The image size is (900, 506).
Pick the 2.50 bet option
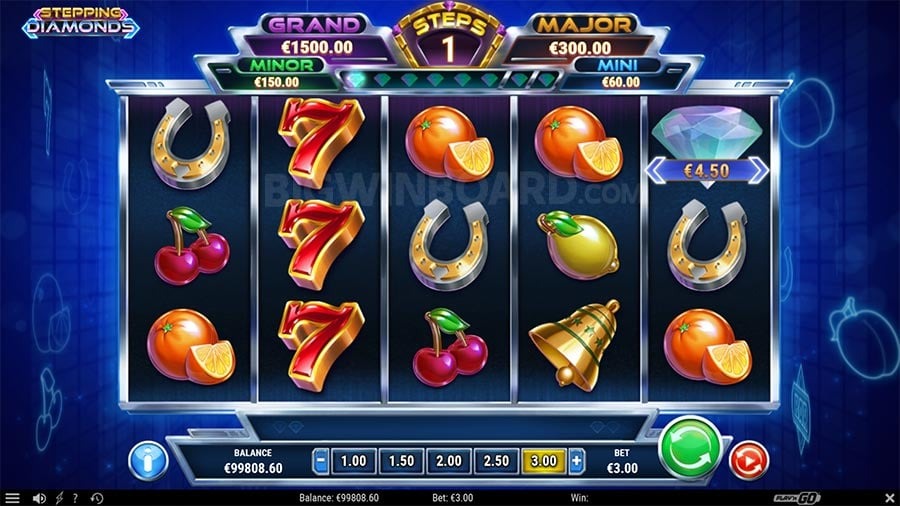pyautogui.click(x=495, y=462)
